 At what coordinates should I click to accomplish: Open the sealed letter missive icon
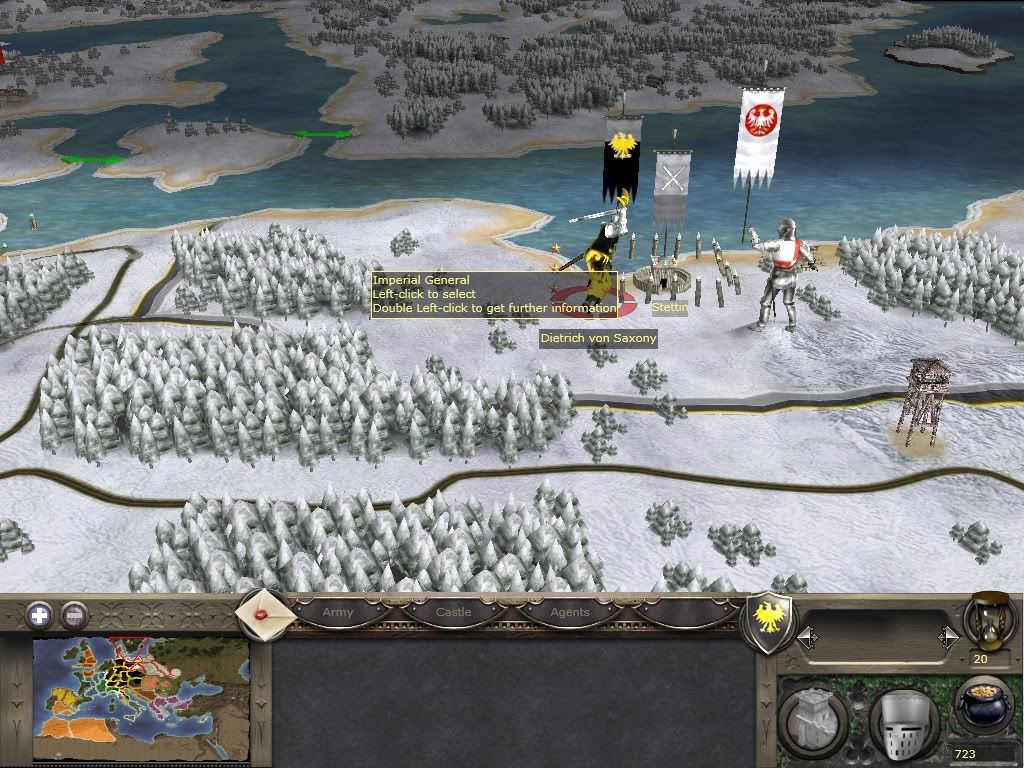266,613
